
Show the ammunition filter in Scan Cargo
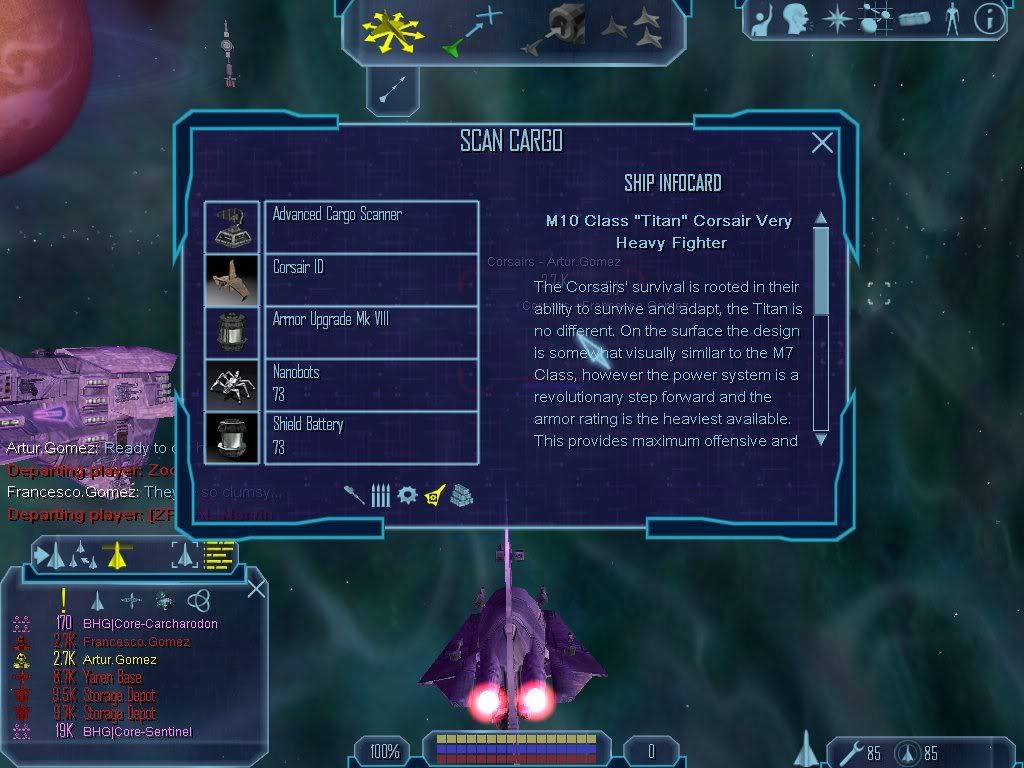(380, 495)
